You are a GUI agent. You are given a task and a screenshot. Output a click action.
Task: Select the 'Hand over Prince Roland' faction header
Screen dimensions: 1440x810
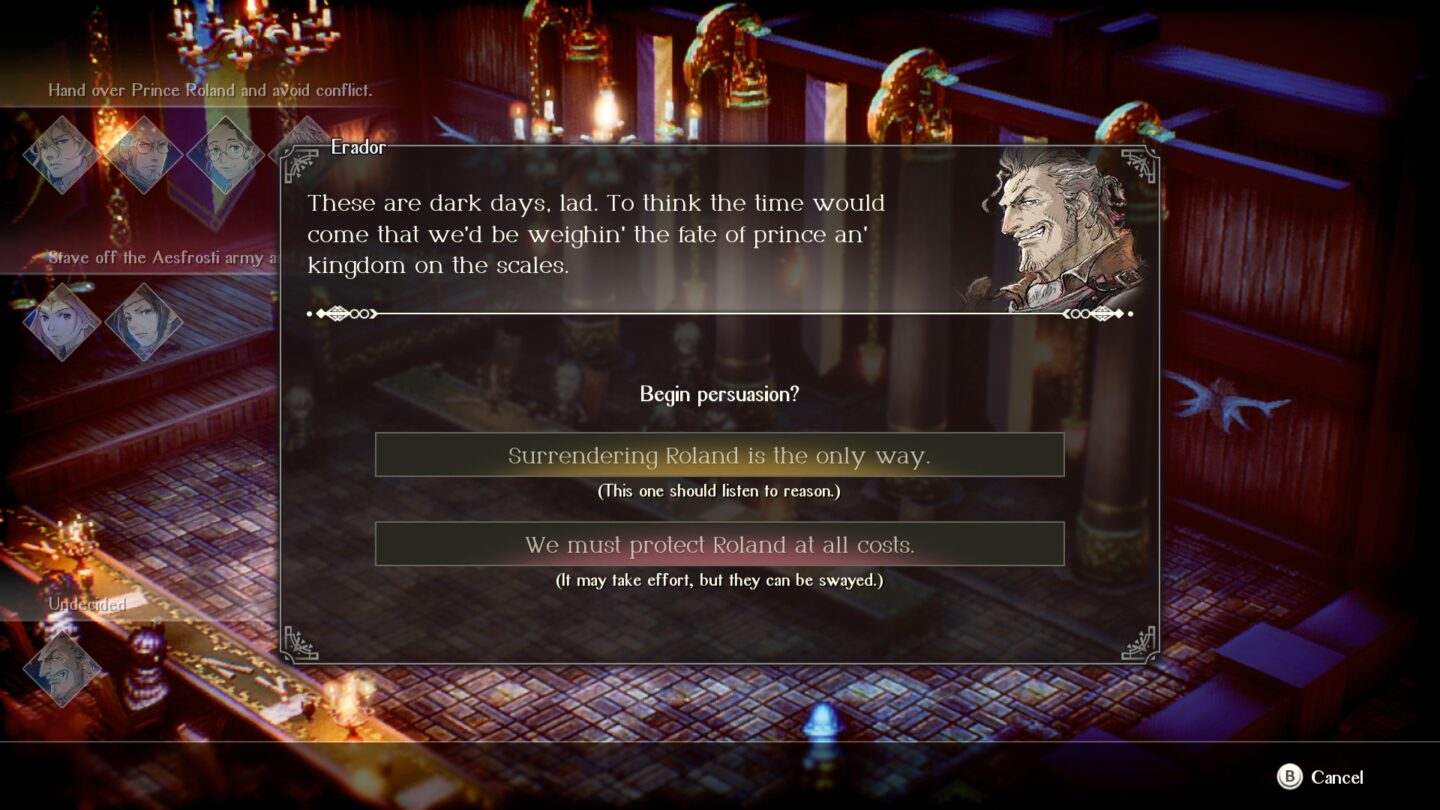[x=210, y=89]
